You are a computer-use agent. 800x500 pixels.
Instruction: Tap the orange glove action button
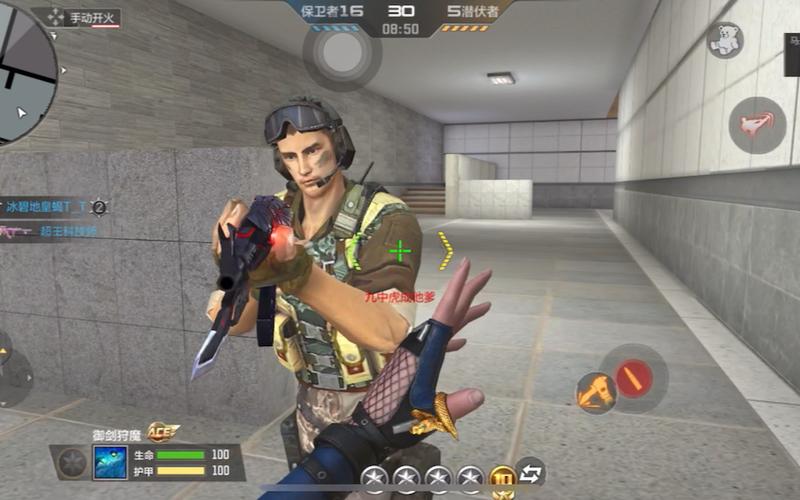596,393
